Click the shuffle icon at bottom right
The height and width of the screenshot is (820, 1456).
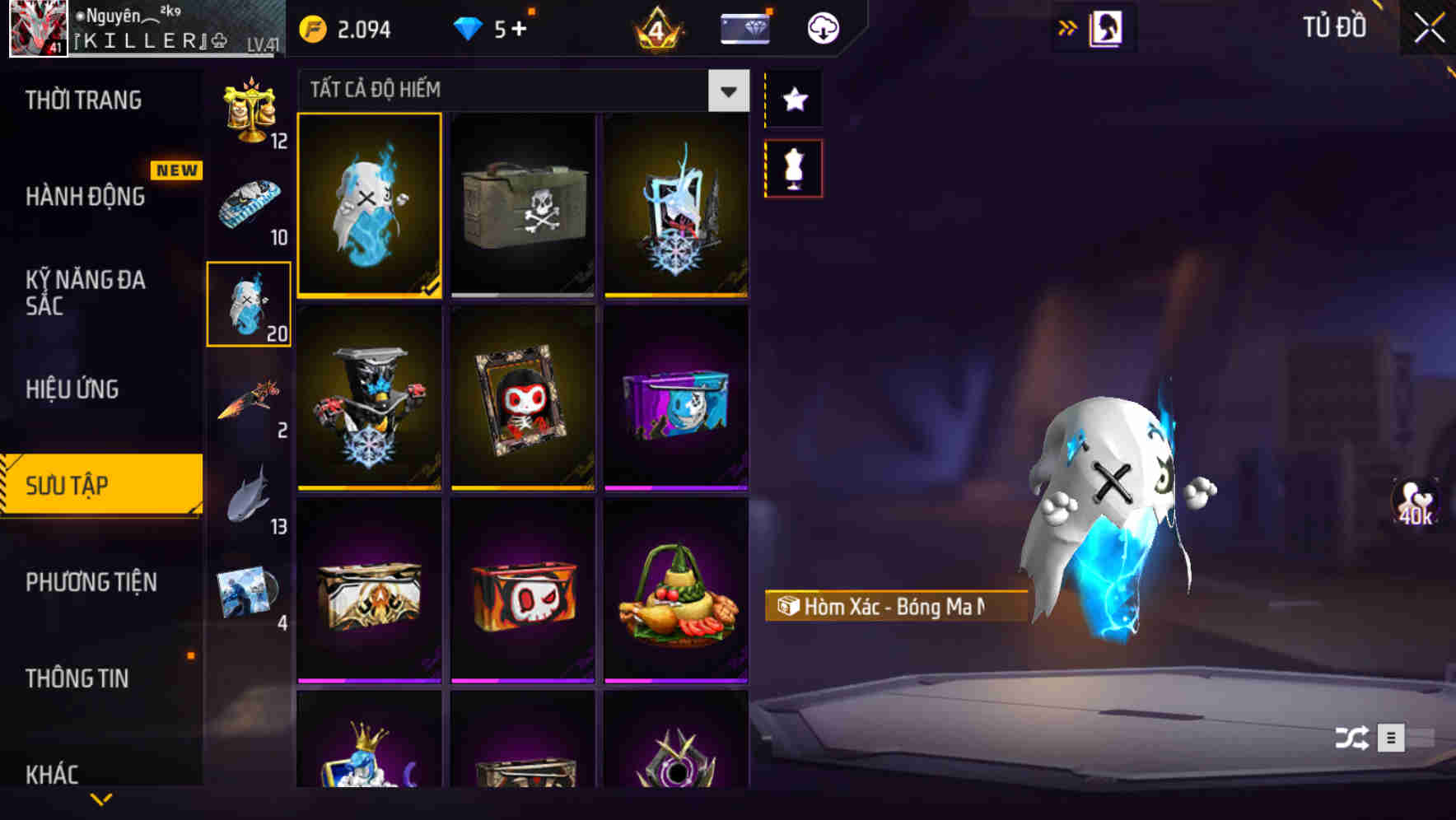[1350, 738]
